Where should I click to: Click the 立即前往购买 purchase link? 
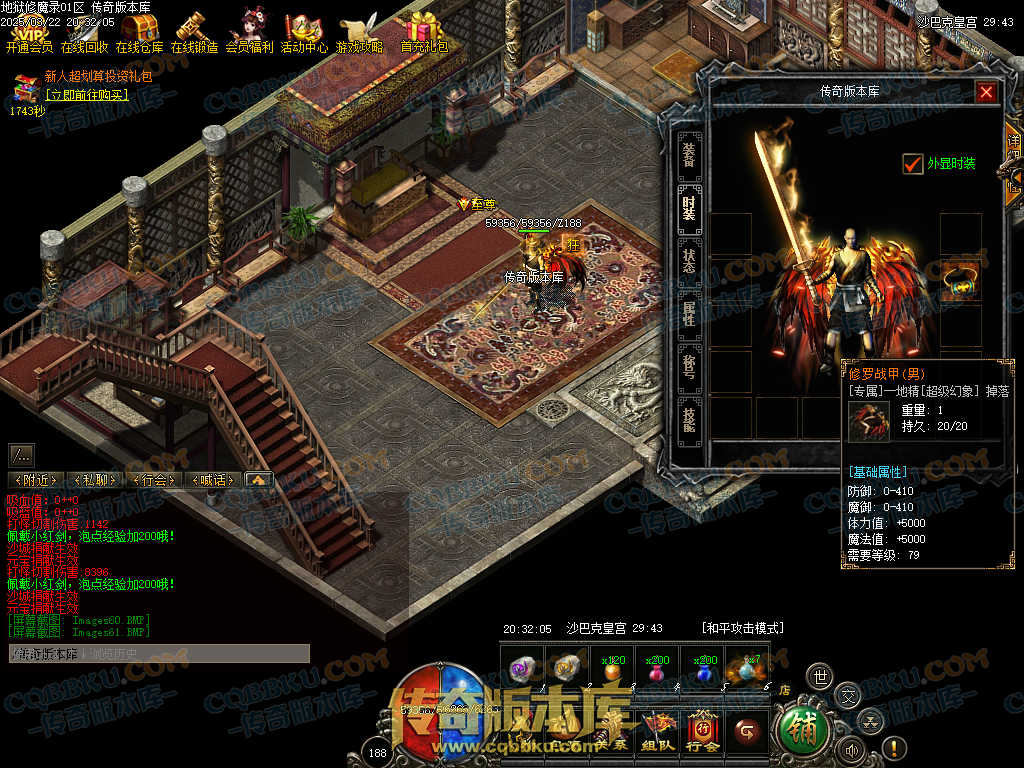[x=88, y=95]
